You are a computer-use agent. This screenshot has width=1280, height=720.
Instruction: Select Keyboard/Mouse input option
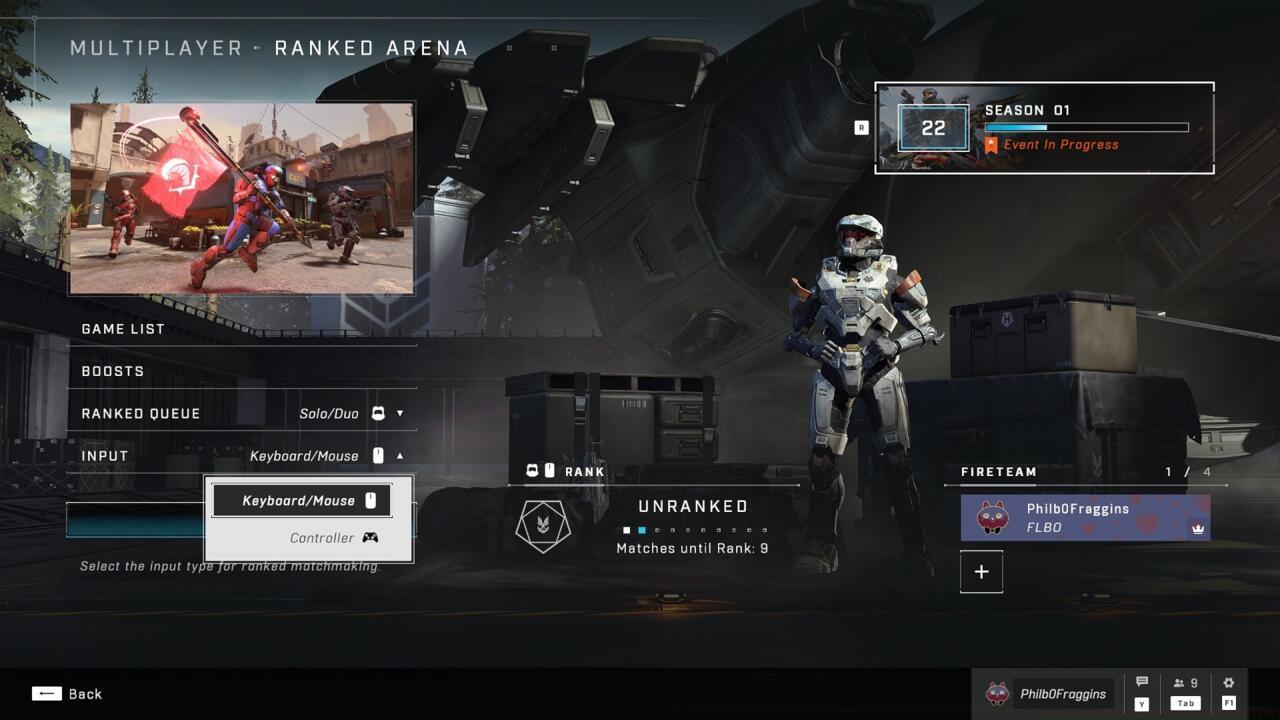coord(301,500)
